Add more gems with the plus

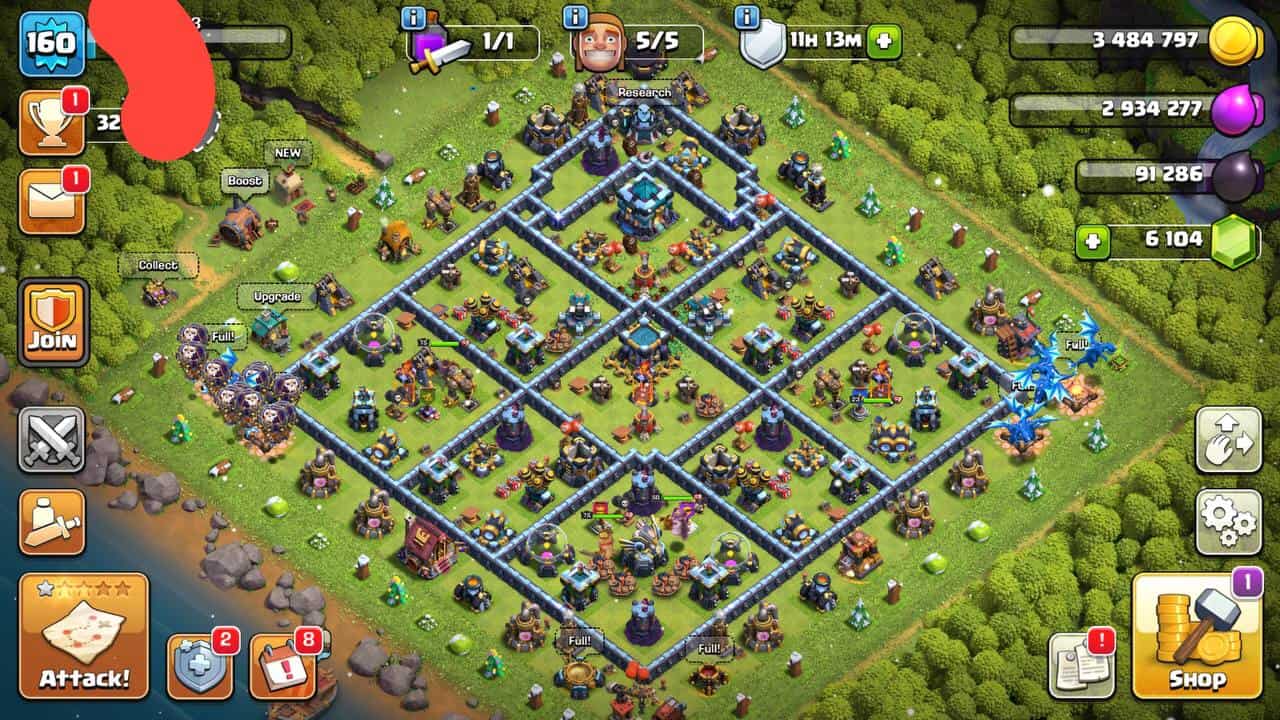1093,241
